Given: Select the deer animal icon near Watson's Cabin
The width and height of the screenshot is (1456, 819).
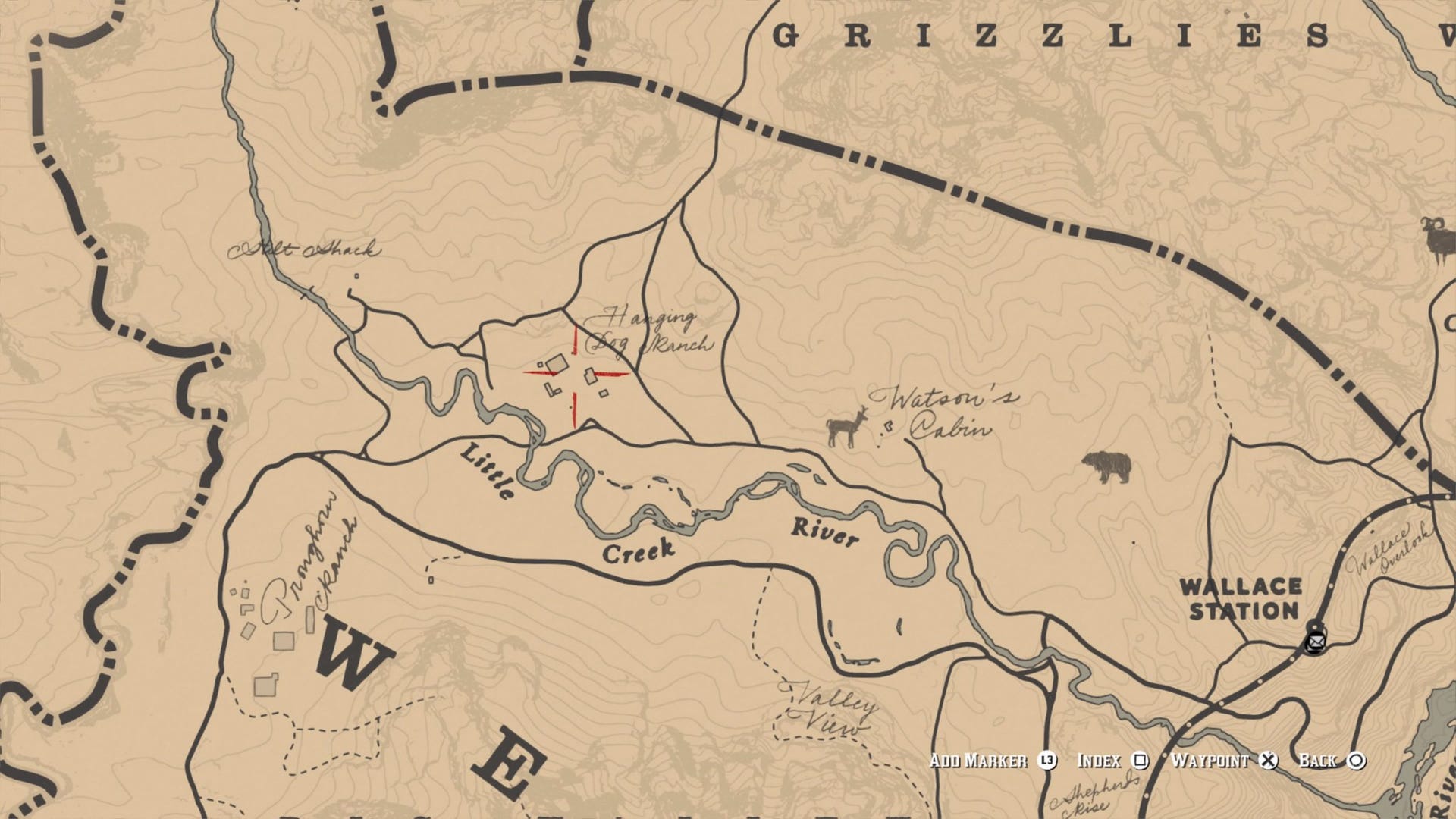Looking at the screenshot, I should coord(844,427).
